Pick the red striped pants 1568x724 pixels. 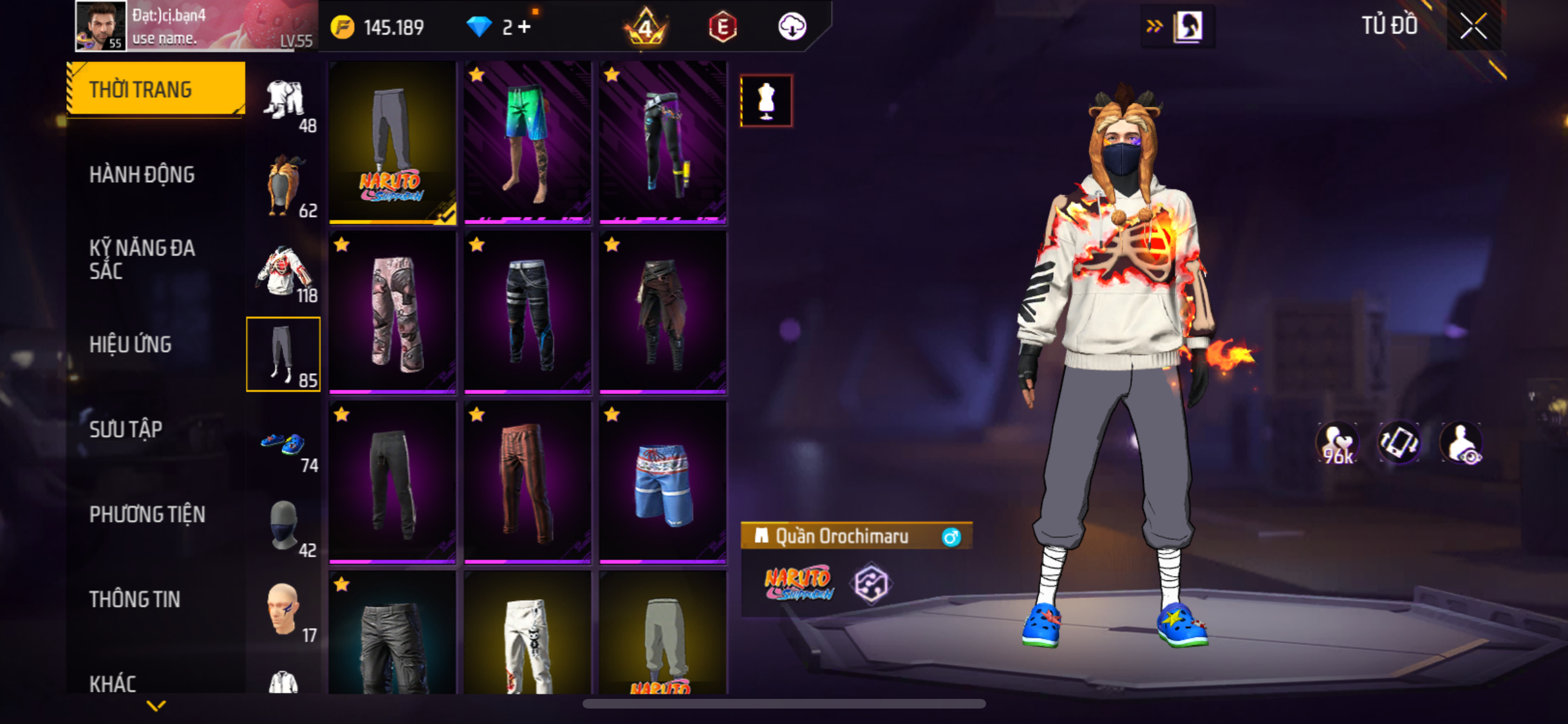click(x=527, y=483)
